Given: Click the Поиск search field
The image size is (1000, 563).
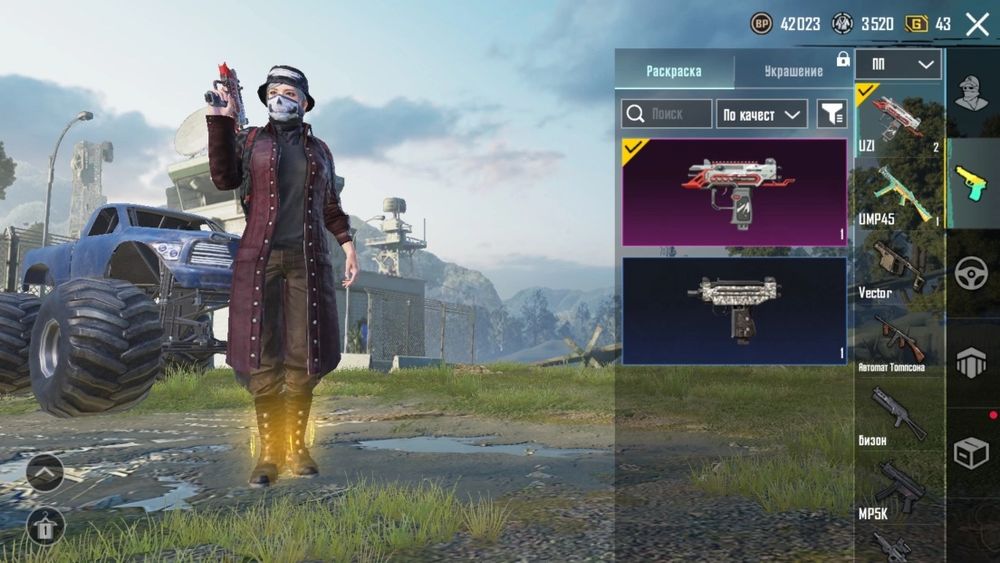Looking at the screenshot, I should click(x=667, y=114).
